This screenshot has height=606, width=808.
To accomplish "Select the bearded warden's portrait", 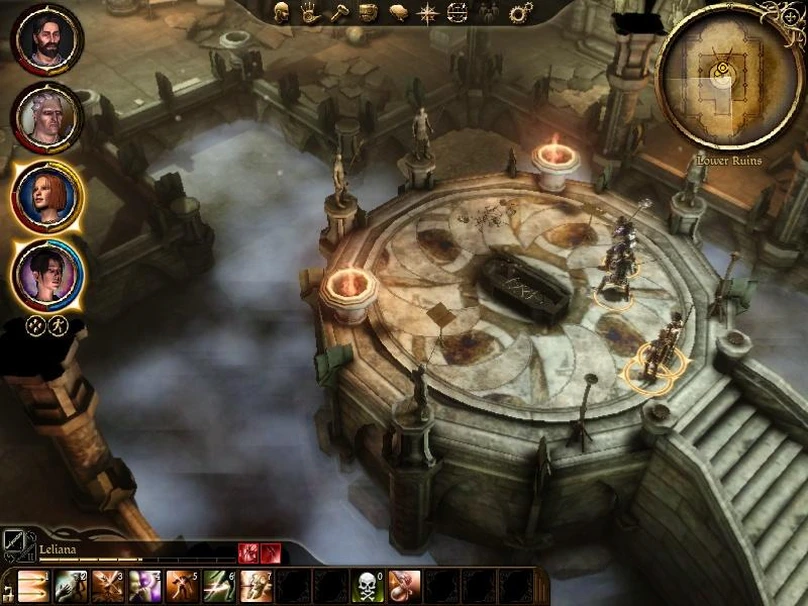I will click(46, 40).
